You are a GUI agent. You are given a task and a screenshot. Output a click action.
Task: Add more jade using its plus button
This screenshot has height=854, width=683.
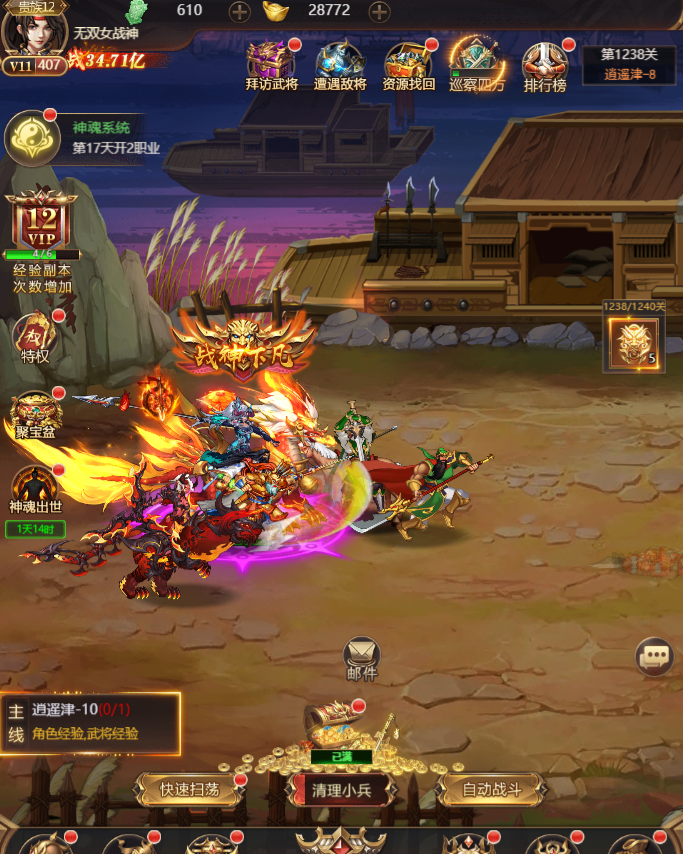click(x=240, y=12)
